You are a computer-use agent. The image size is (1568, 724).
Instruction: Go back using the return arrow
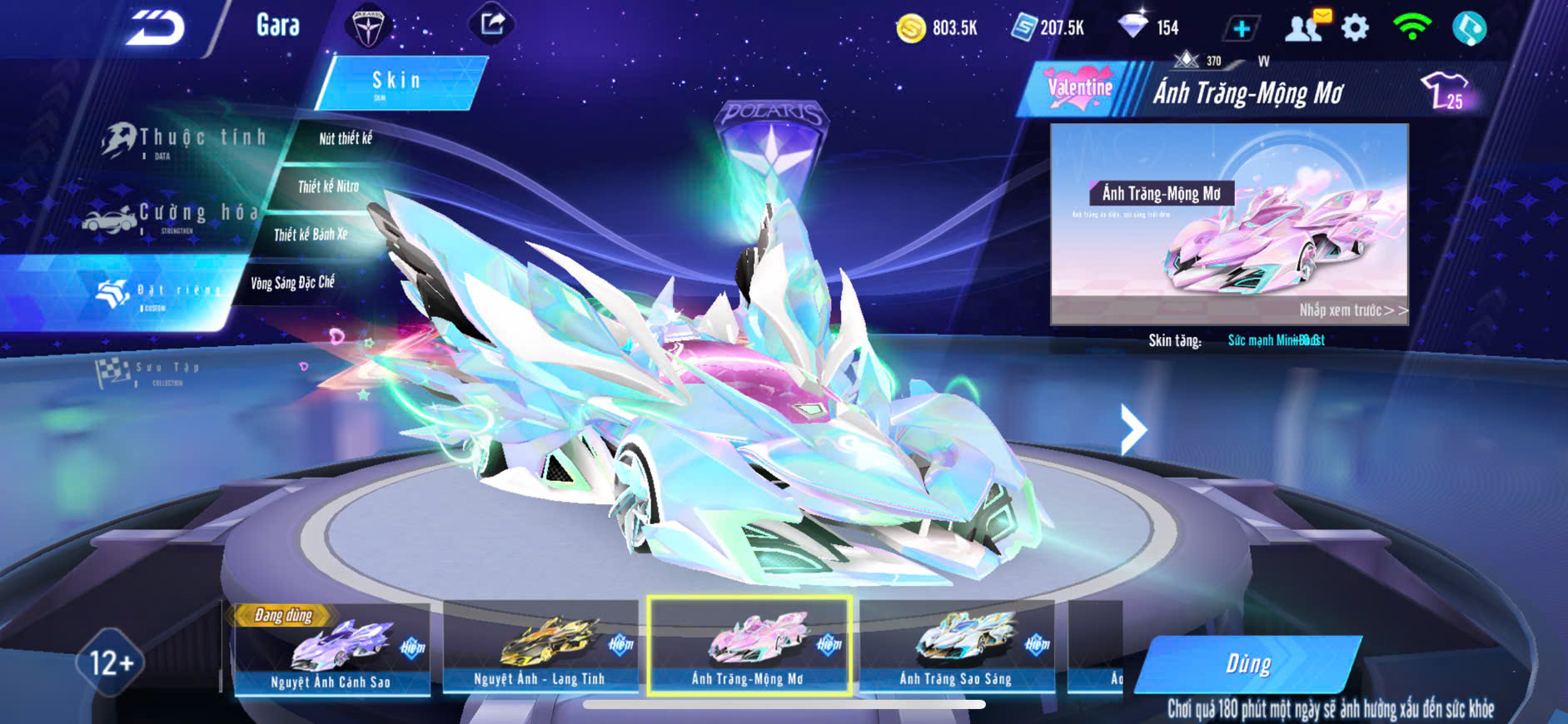(x=156, y=28)
